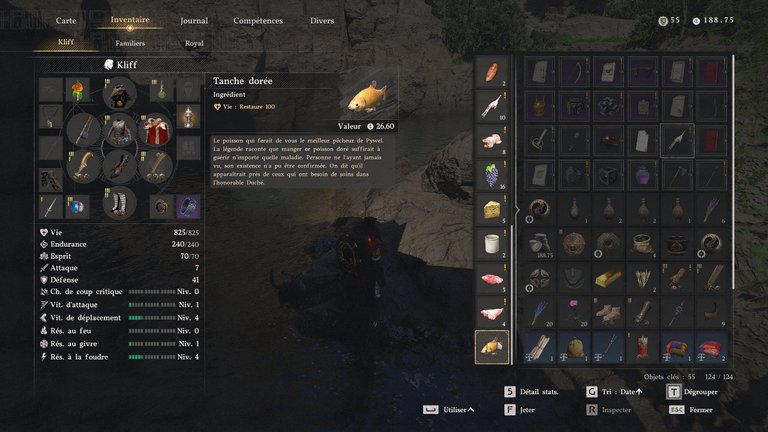Open the Carte tab

pos(66,20)
